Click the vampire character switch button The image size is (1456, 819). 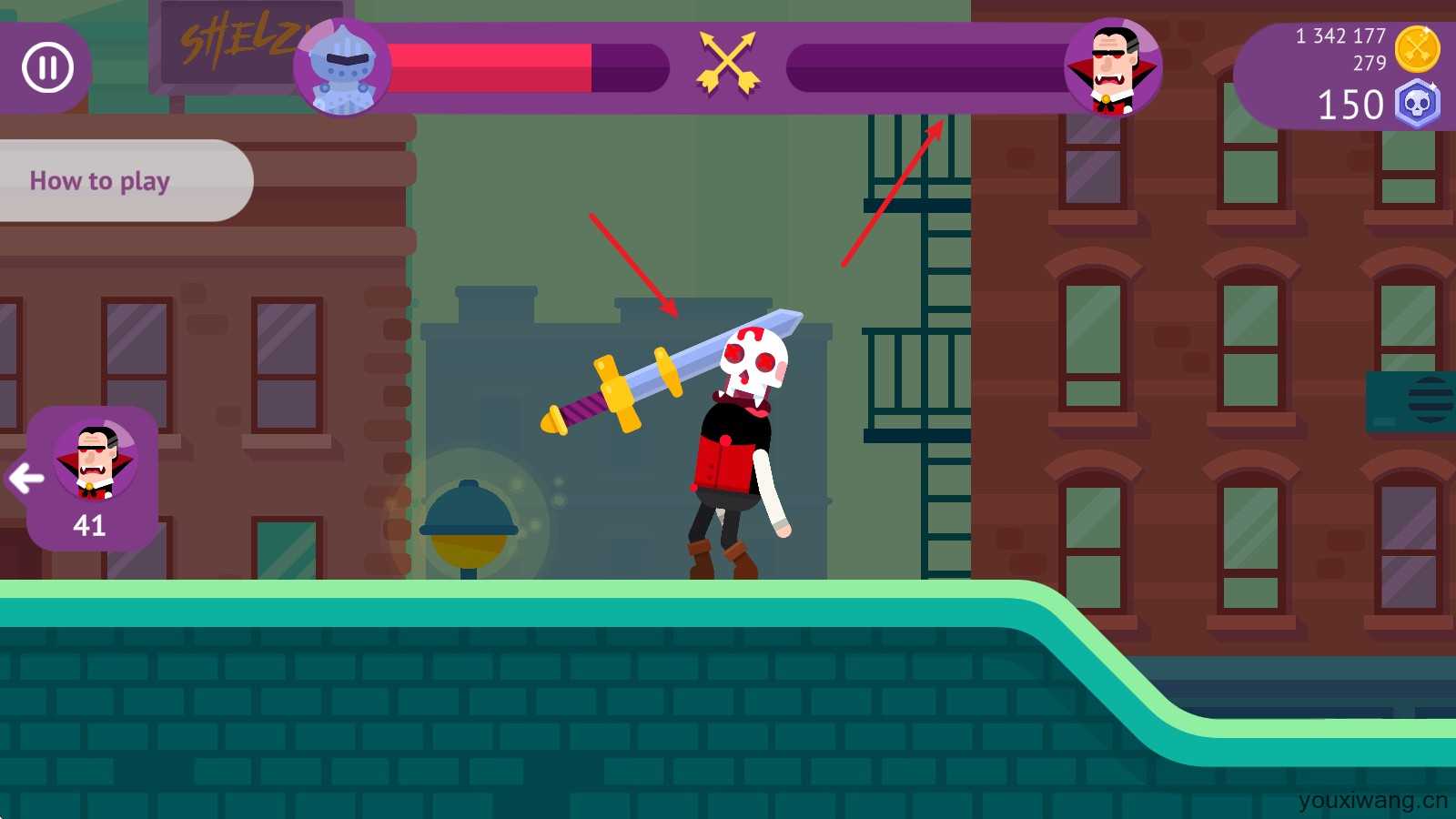(x=91, y=478)
